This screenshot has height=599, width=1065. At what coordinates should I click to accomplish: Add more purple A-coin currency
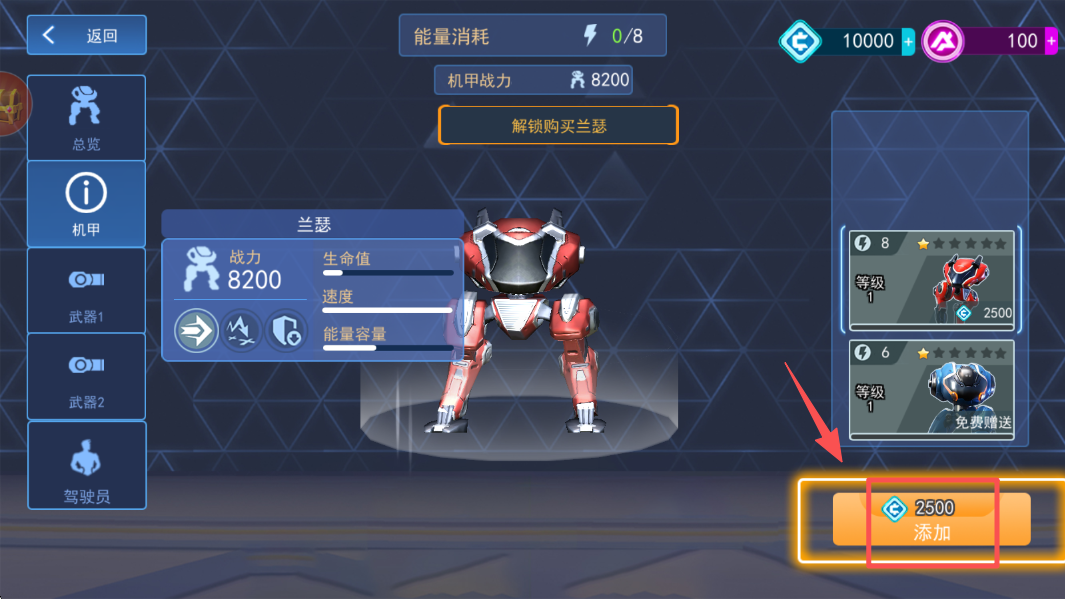point(1051,42)
